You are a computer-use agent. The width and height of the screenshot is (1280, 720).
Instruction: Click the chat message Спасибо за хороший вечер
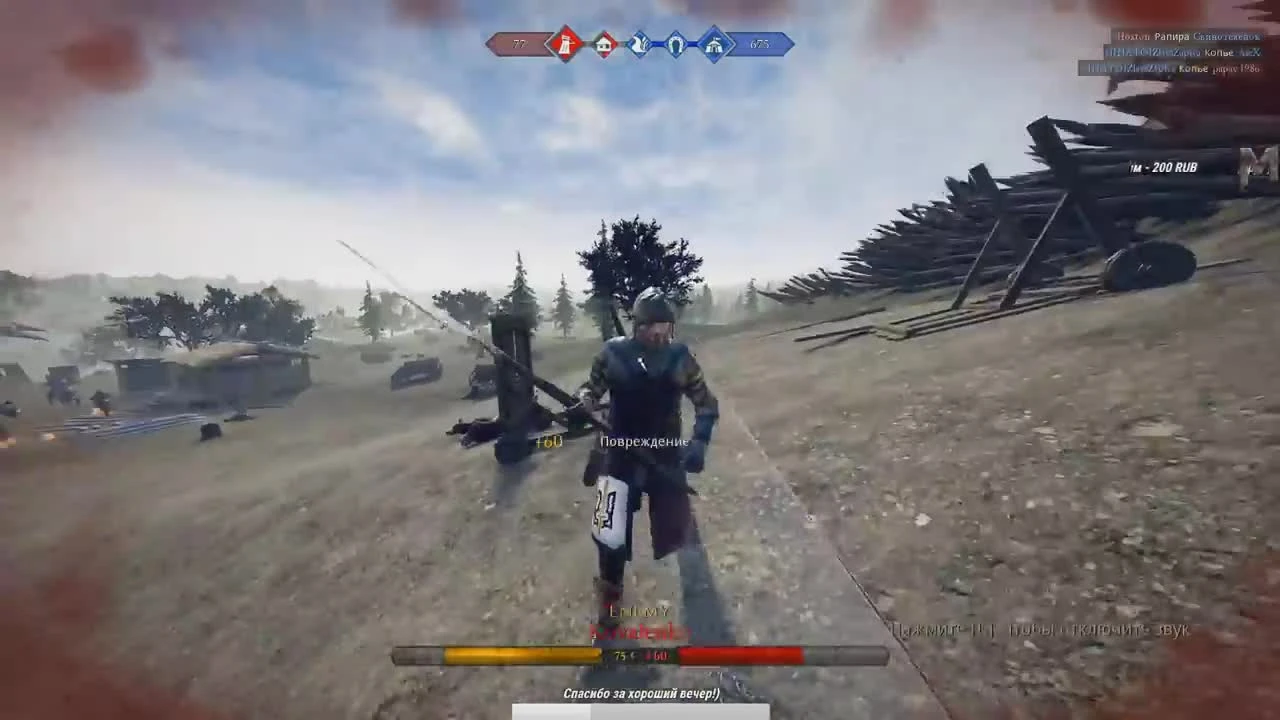(x=640, y=692)
